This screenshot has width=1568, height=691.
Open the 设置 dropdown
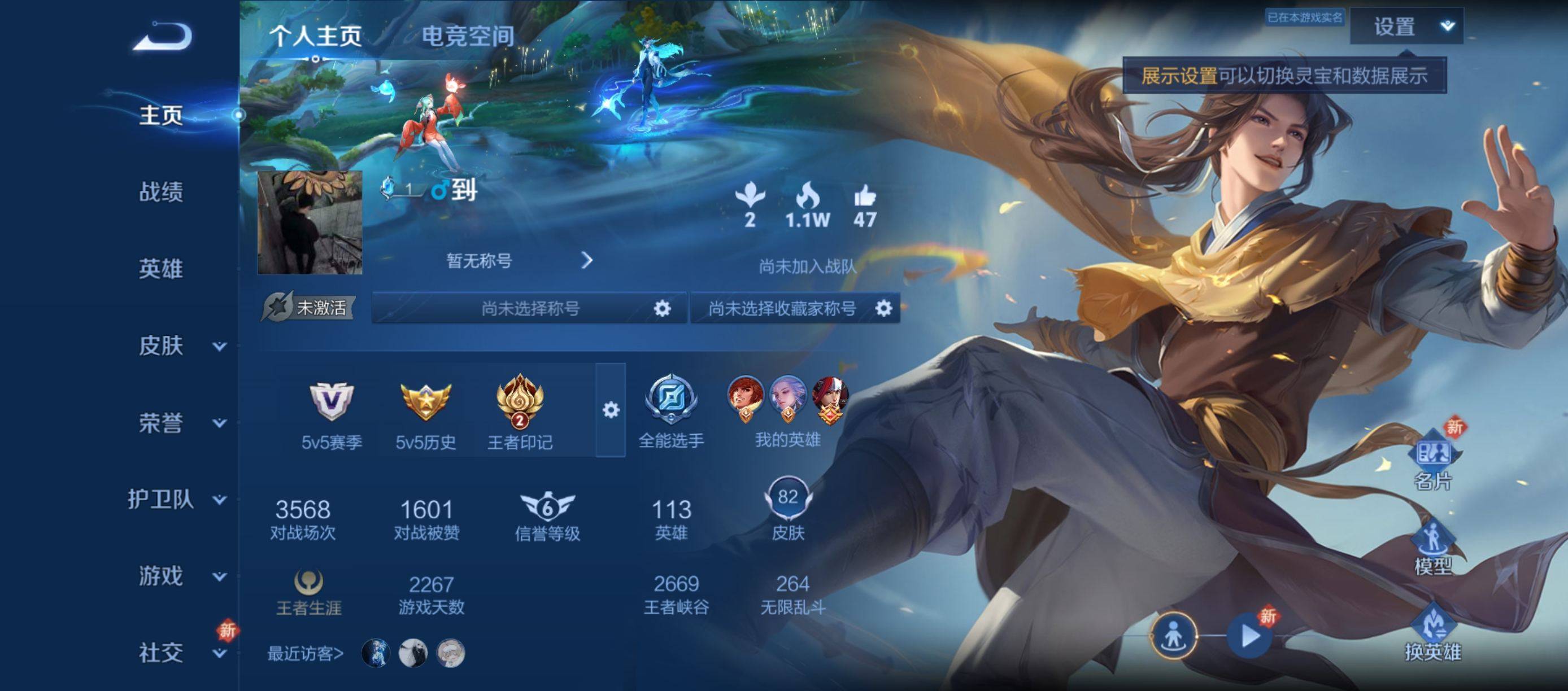[x=1406, y=27]
